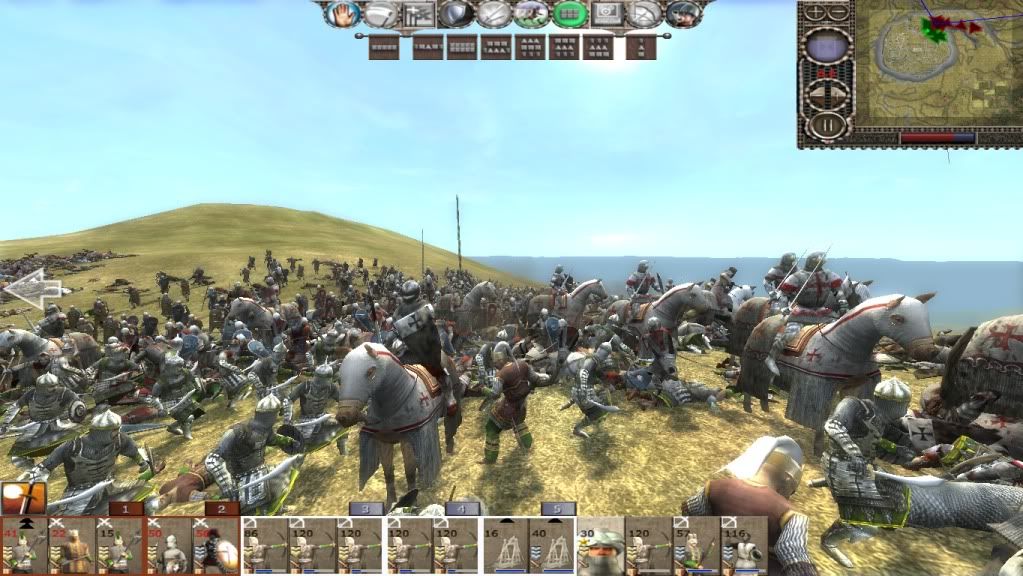Viewport: 1023px width, 576px height.
Task: Choose the narrow column formation preset
Action: coord(641,47)
